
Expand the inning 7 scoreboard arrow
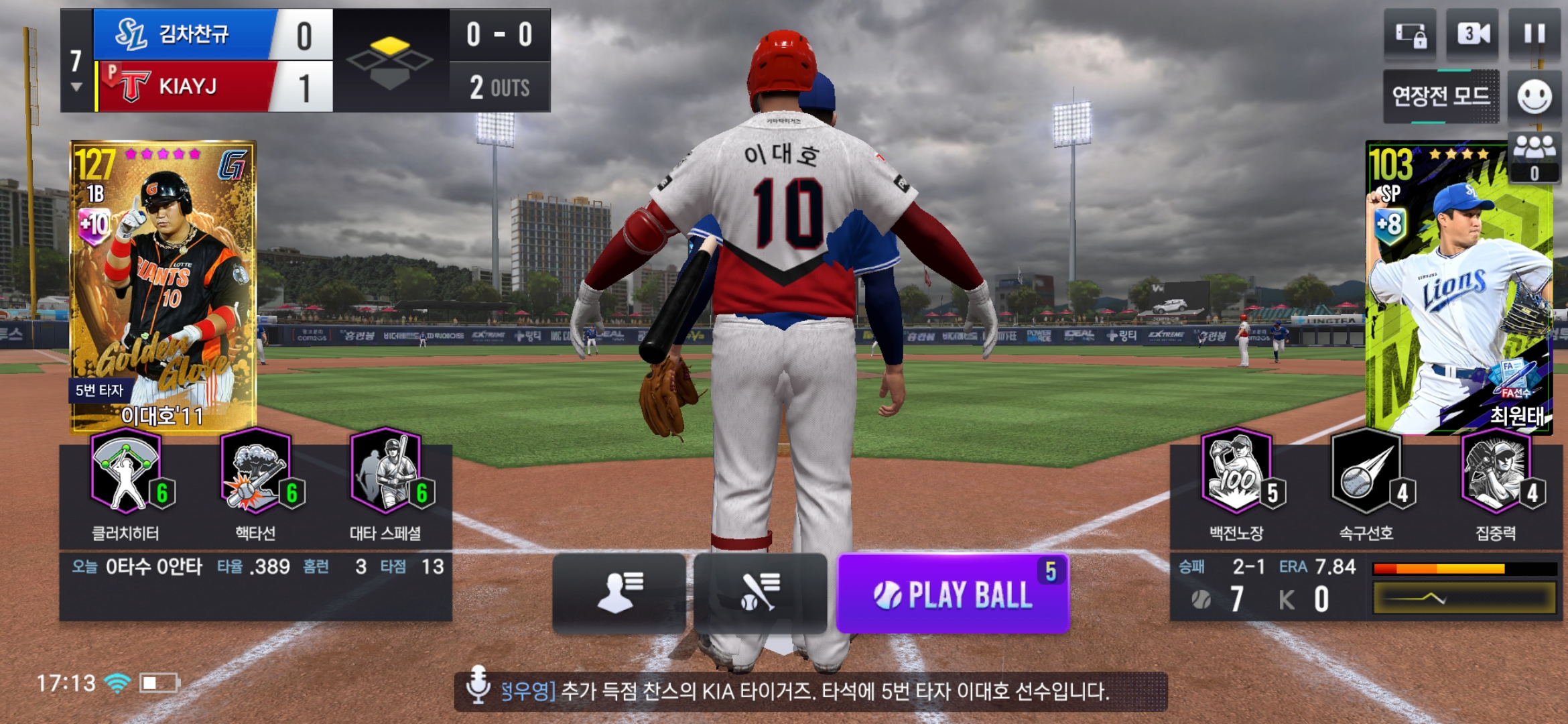point(76,87)
